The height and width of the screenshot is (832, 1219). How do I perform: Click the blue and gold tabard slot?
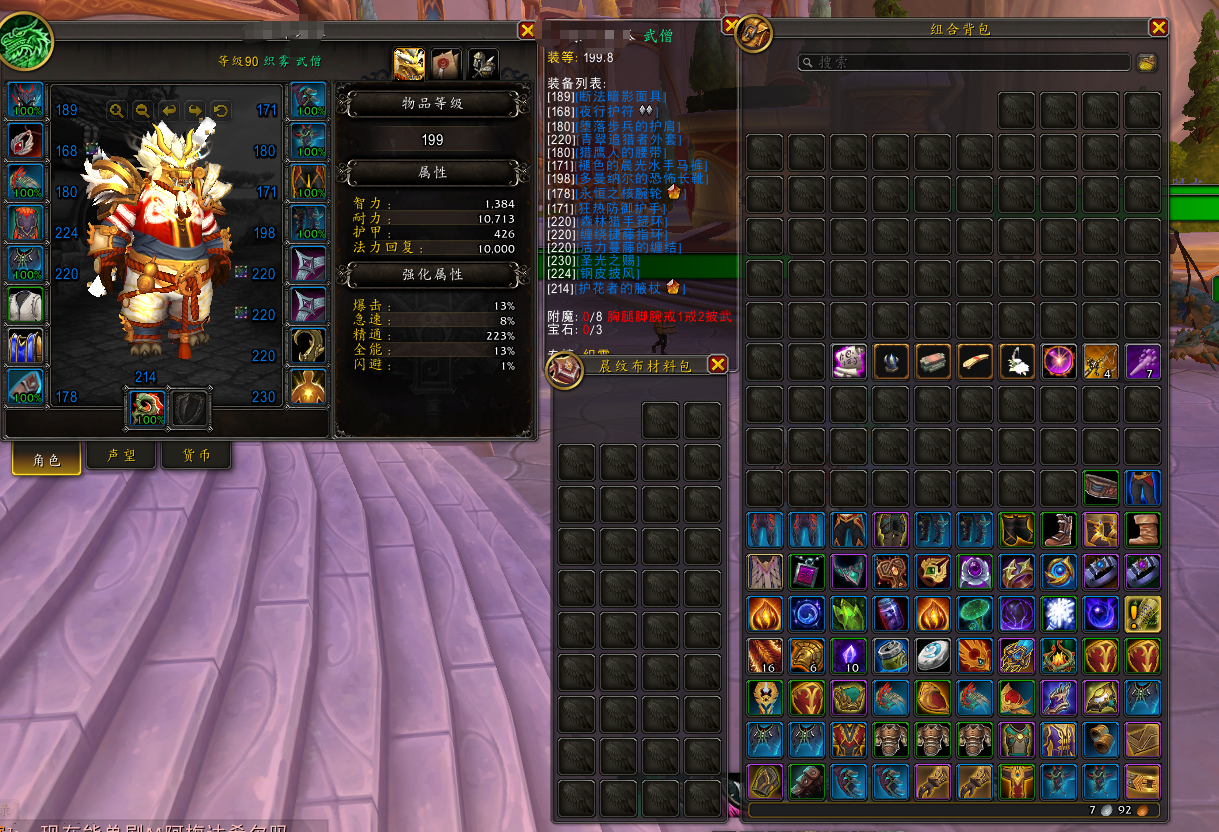coord(26,346)
